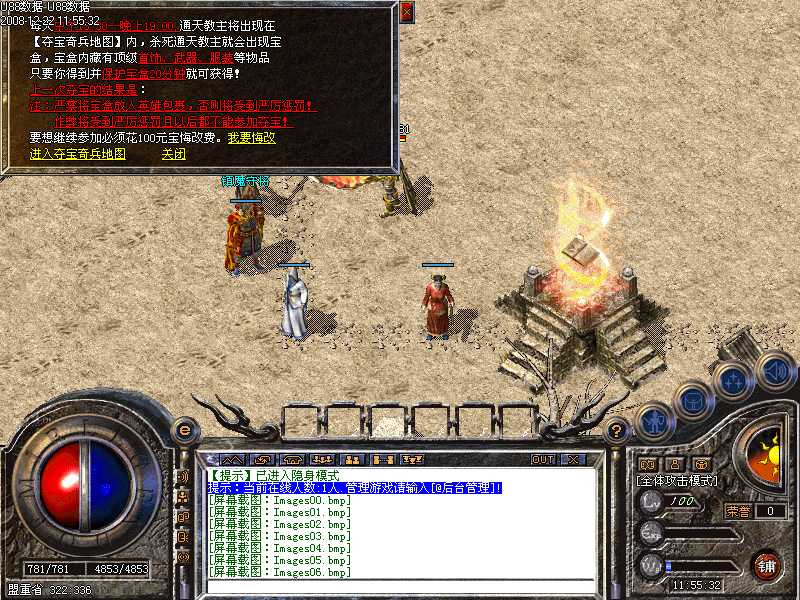Viewport: 800px width, 600px height.
Task: Choose the 我要悔改 dialogue link
Action: pos(251,138)
